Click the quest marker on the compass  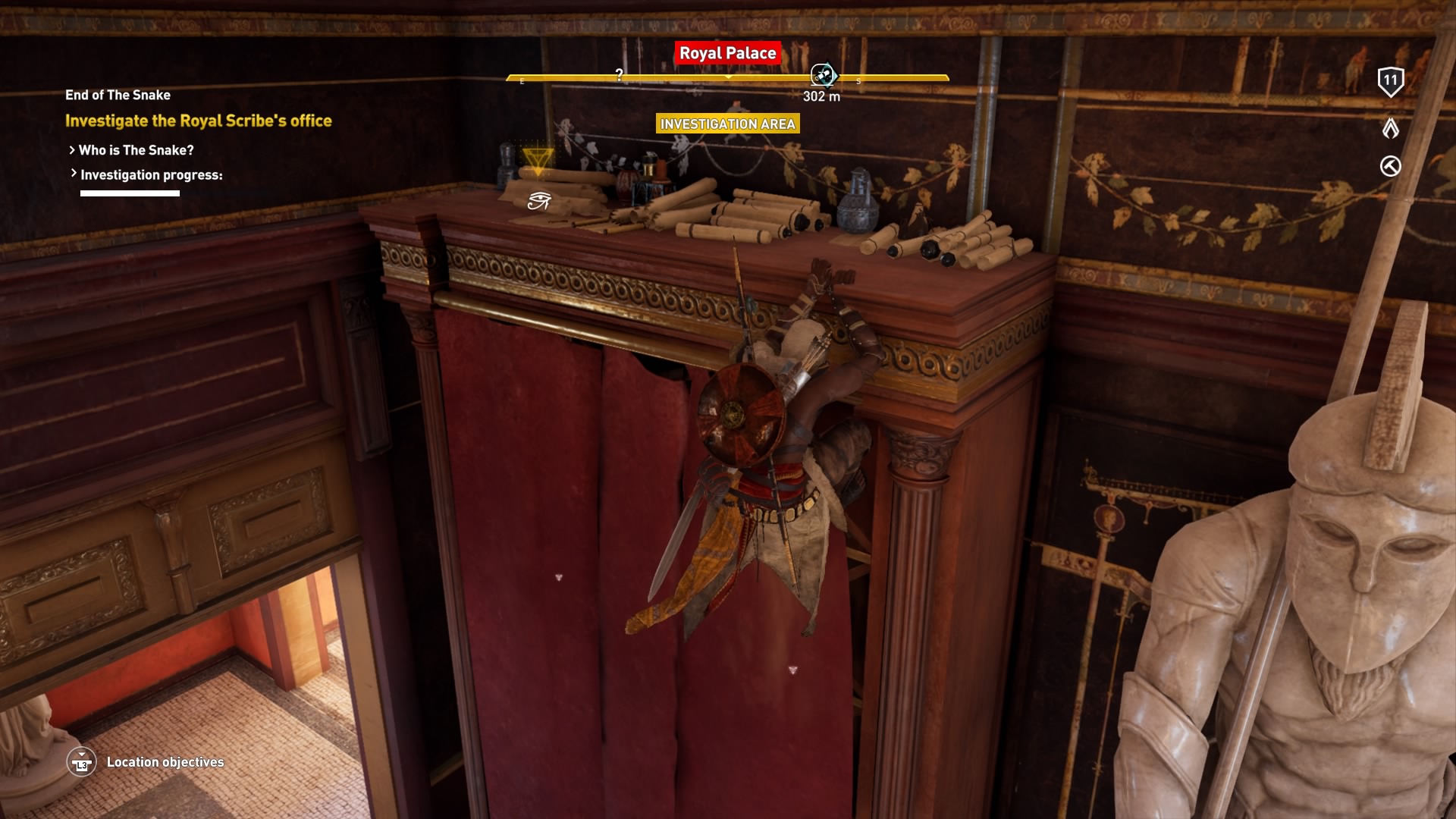[823, 75]
